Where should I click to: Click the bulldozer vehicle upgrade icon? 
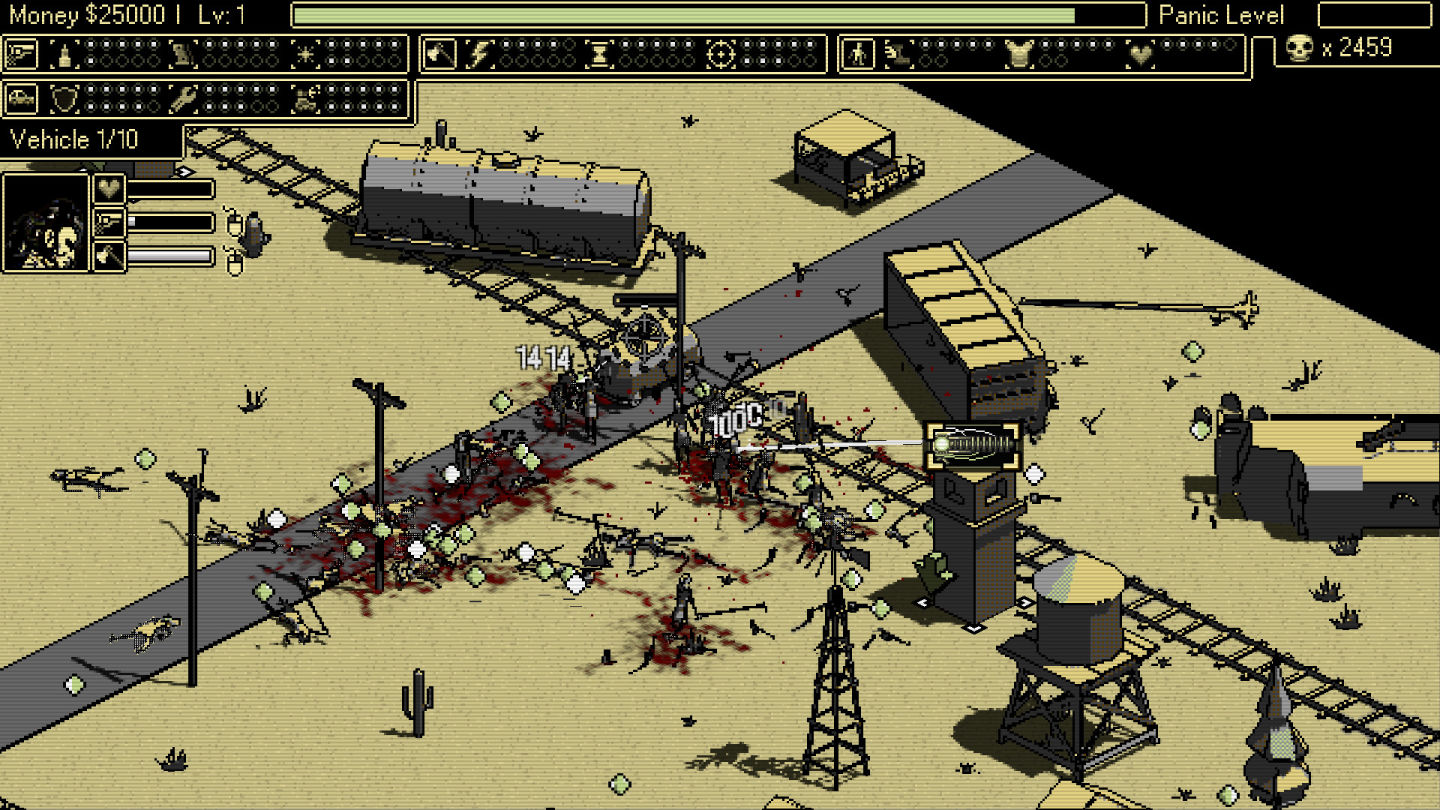pos(305,99)
